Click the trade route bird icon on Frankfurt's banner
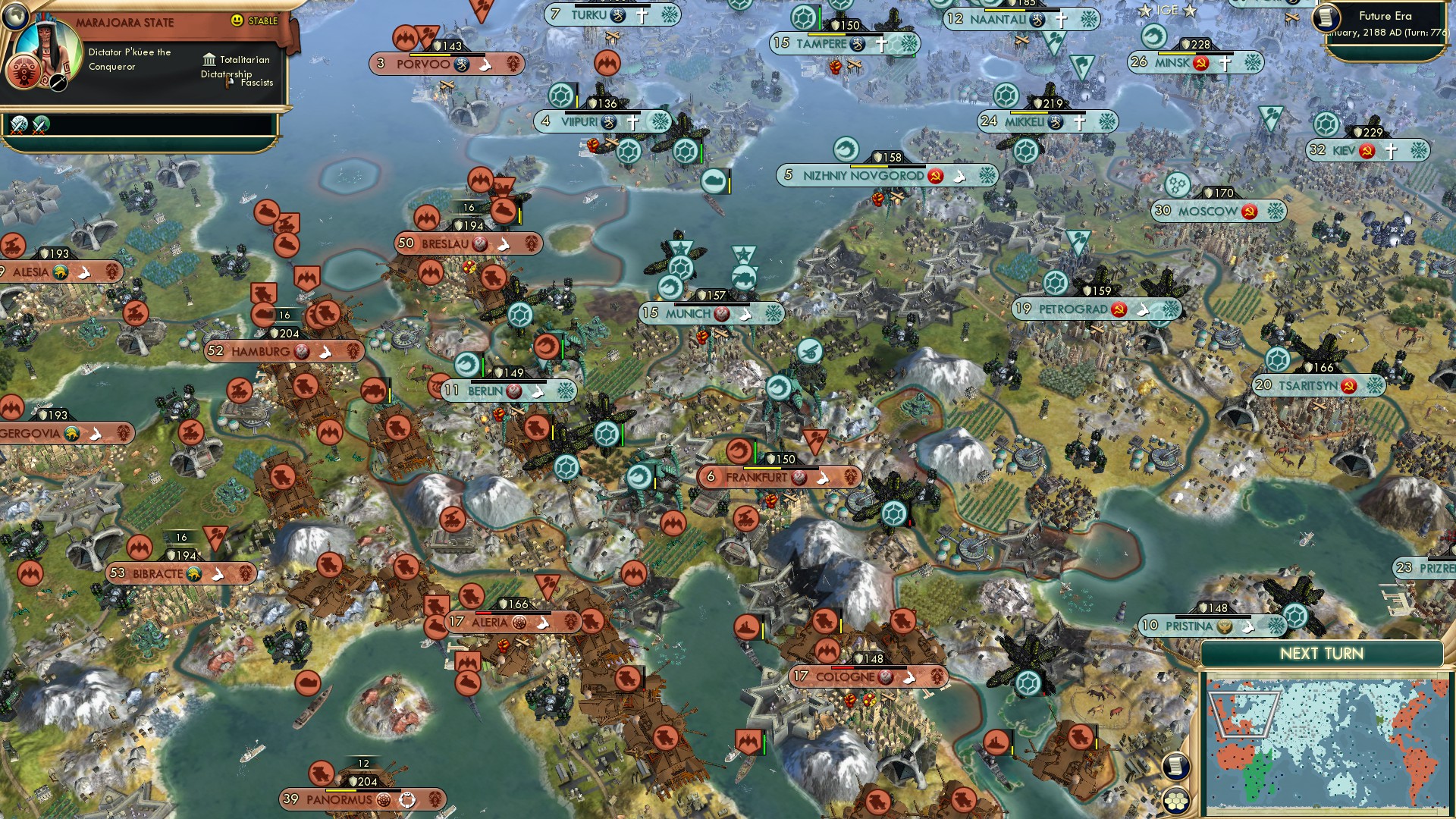Screen dimensions: 1456x819 (x=823, y=478)
